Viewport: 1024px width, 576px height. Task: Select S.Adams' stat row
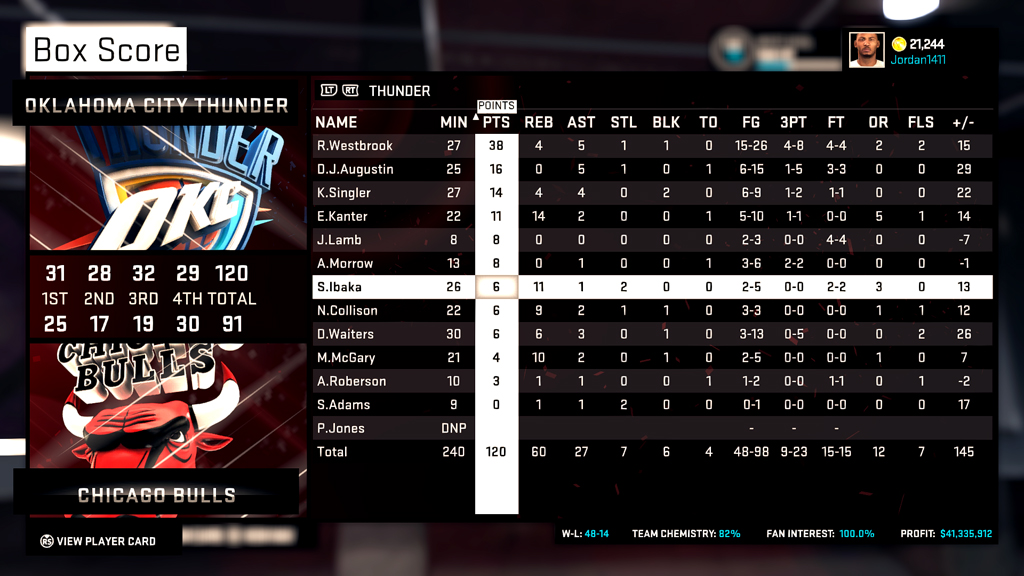click(343, 405)
